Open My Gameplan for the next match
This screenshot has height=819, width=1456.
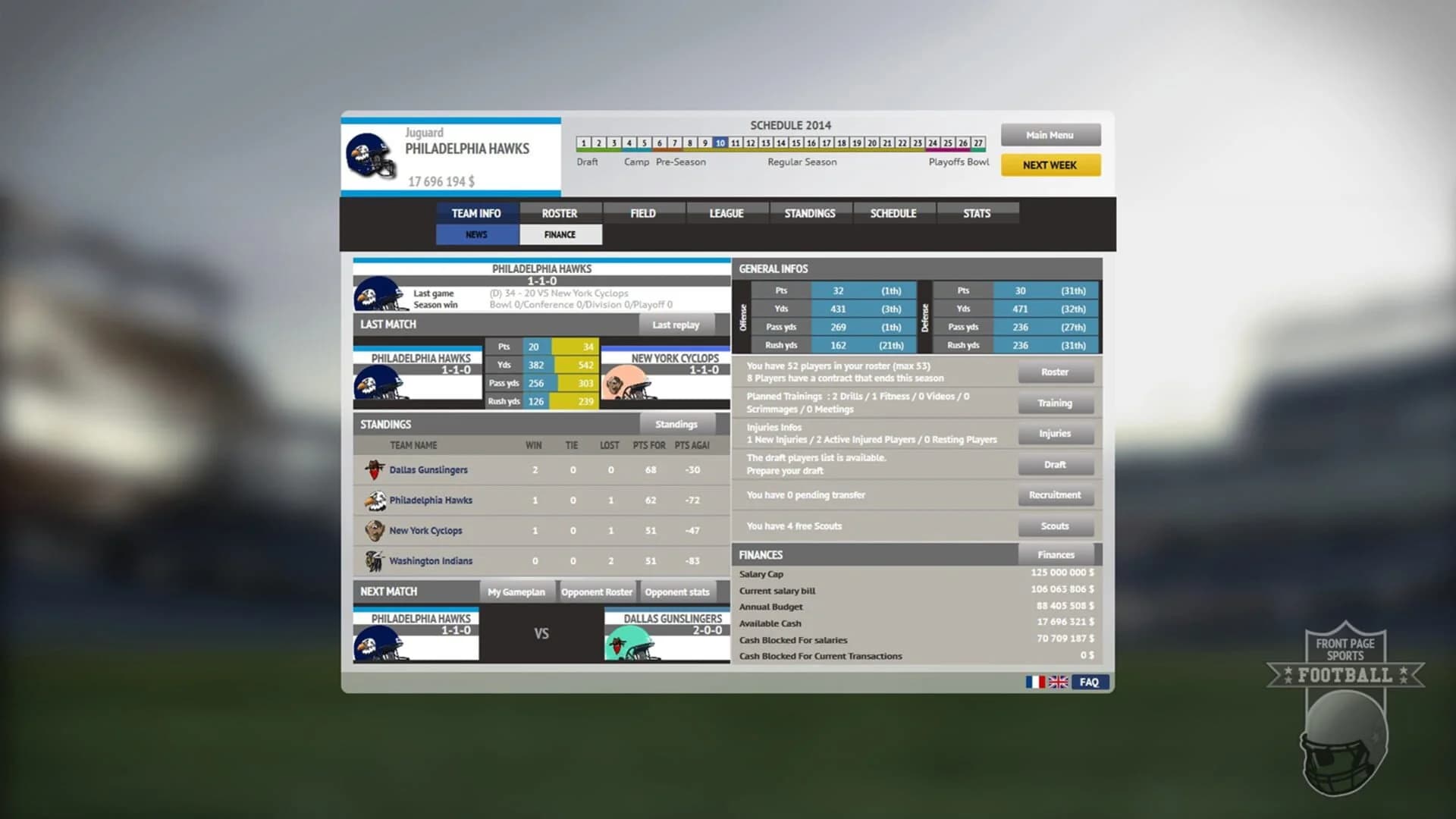518,591
